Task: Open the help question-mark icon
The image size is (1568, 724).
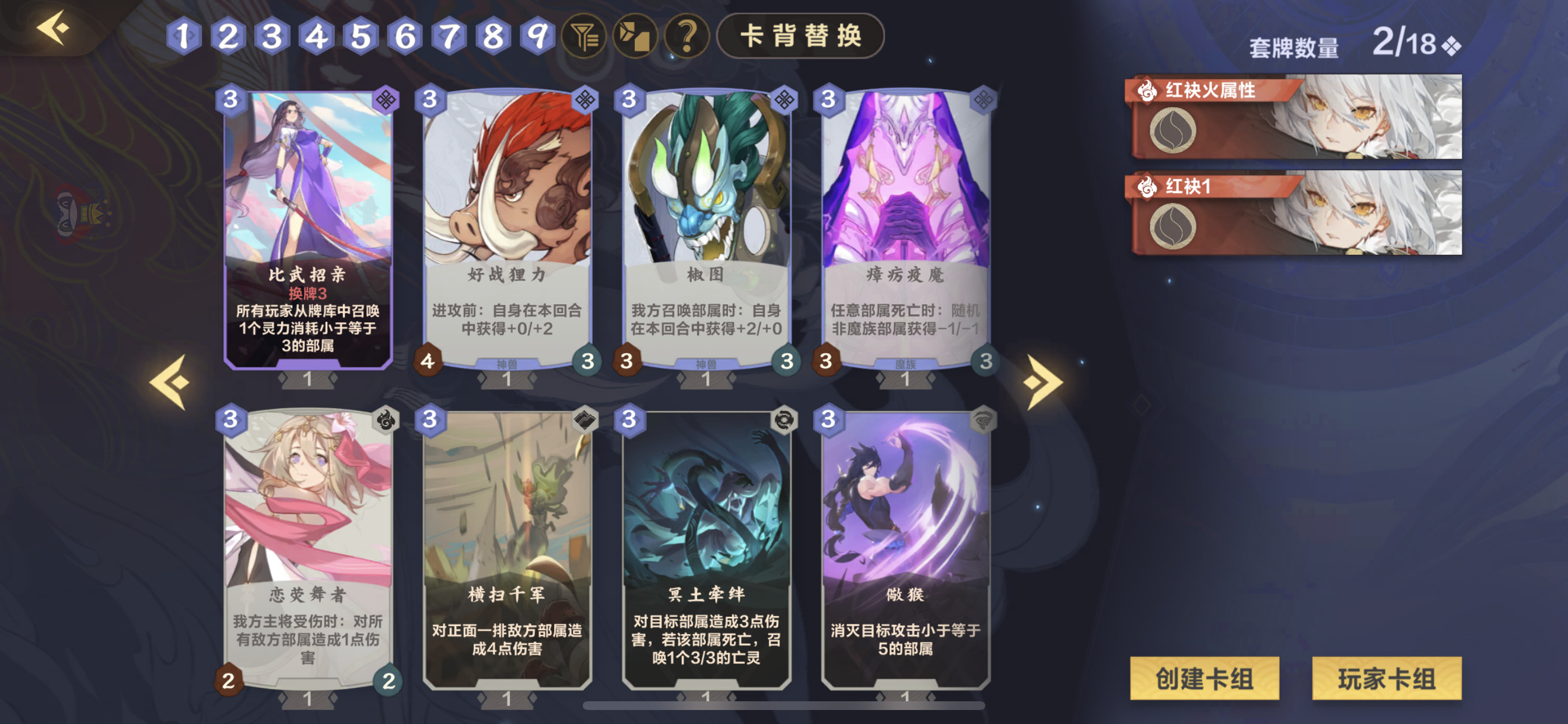Action: click(x=687, y=37)
